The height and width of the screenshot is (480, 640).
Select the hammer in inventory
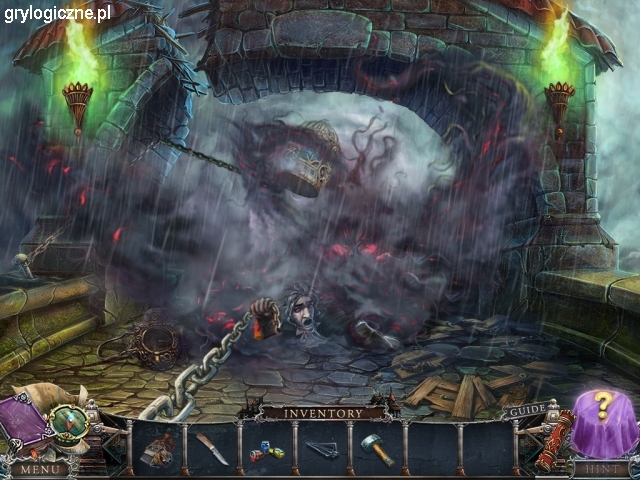(x=378, y=449)
